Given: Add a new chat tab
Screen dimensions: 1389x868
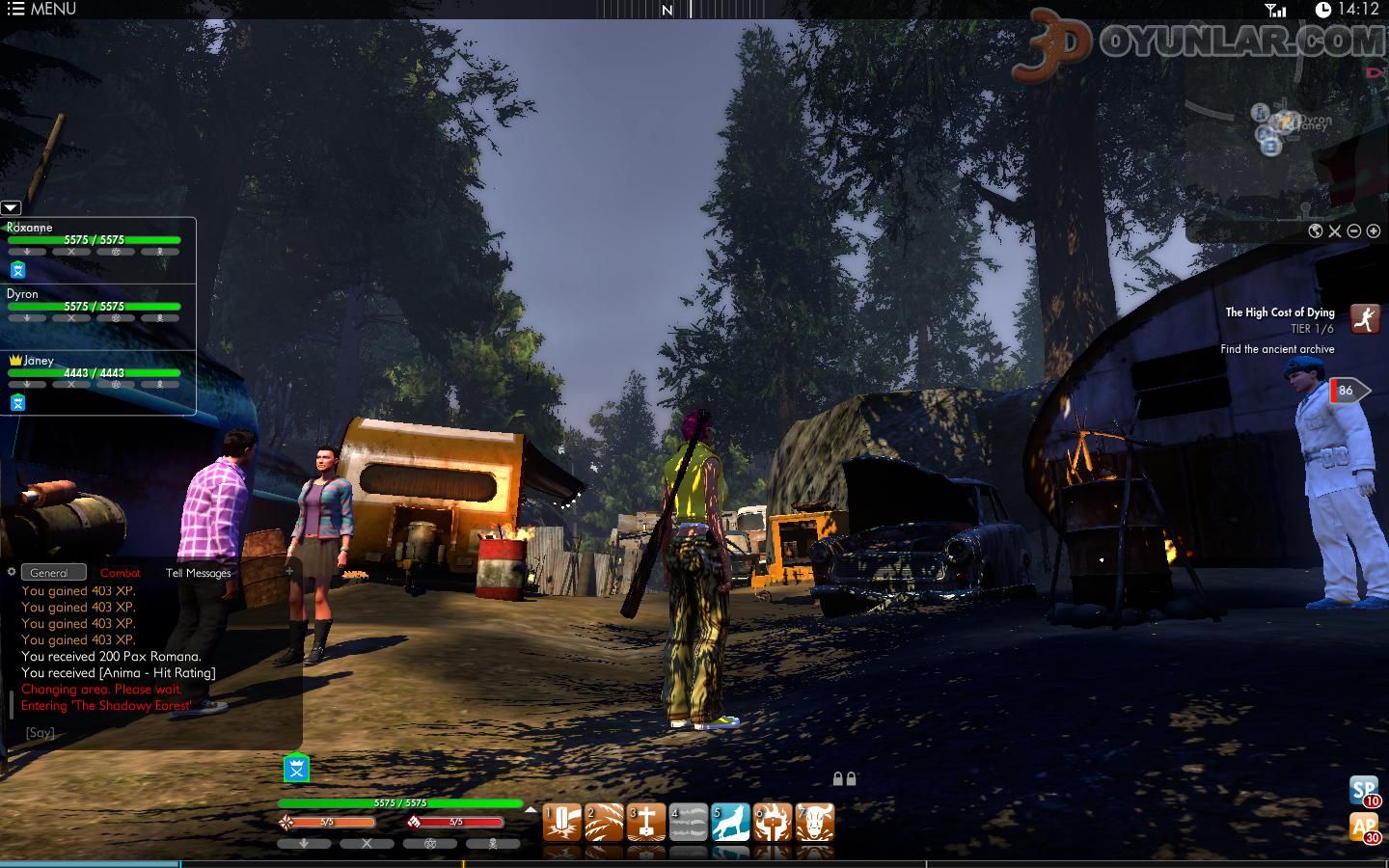Looking at the screenshot, I should [x=288, y=571].
